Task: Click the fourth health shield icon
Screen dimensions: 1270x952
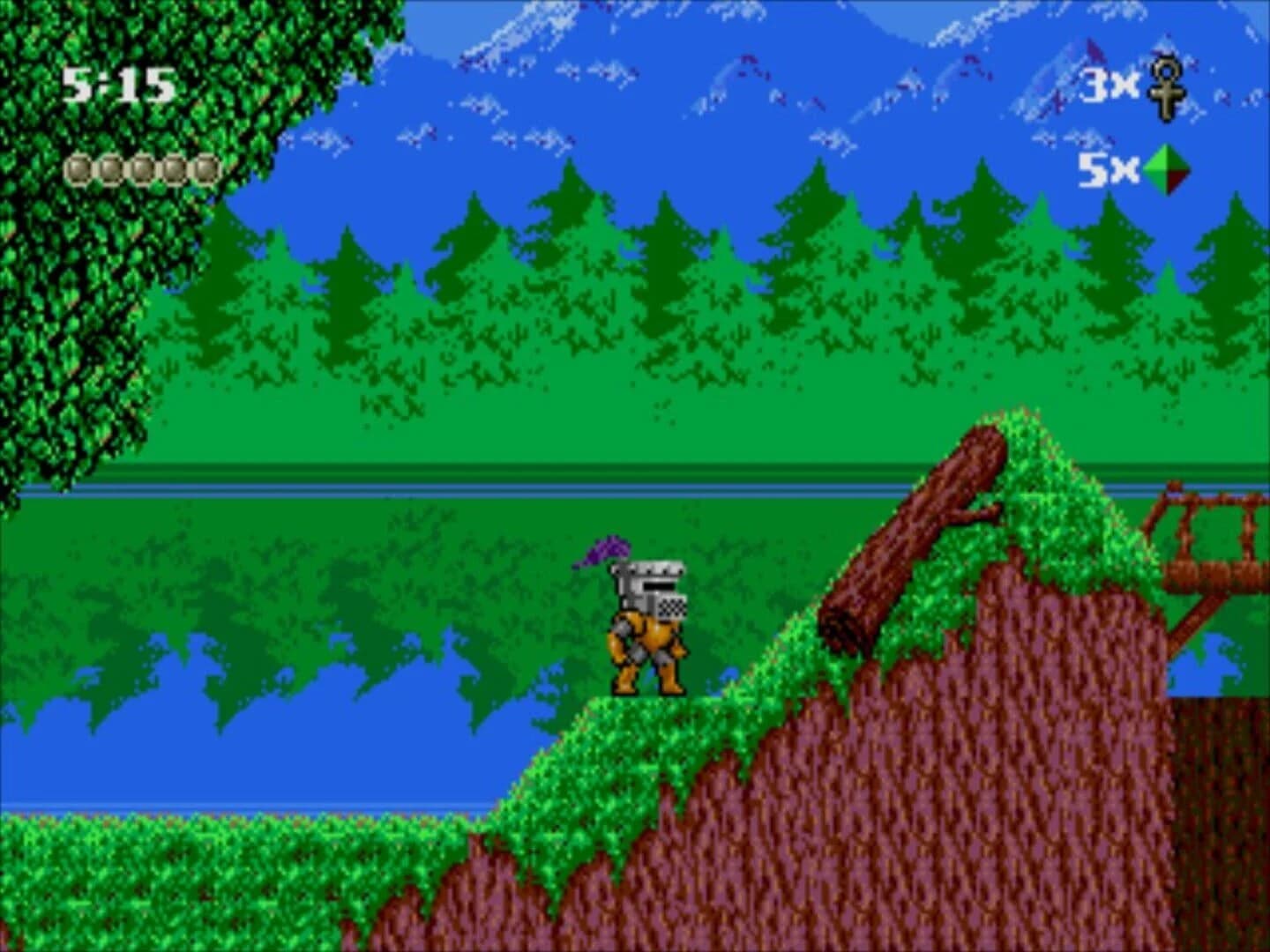Action: pyautogui.click(x=171, y=168)
